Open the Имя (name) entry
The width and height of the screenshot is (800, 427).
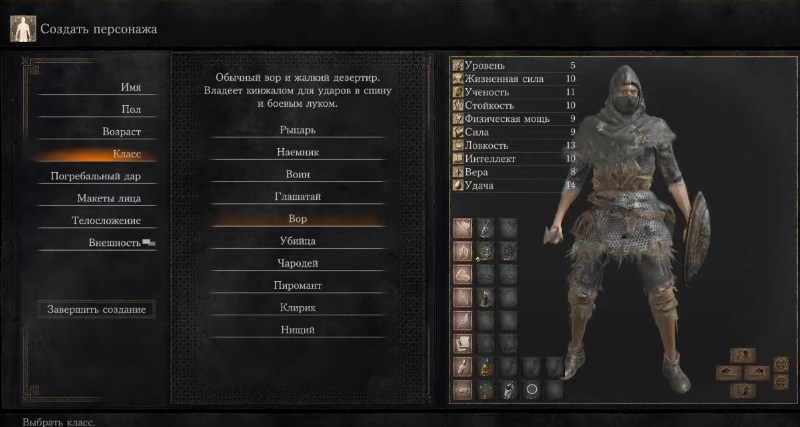click(130, 87)
